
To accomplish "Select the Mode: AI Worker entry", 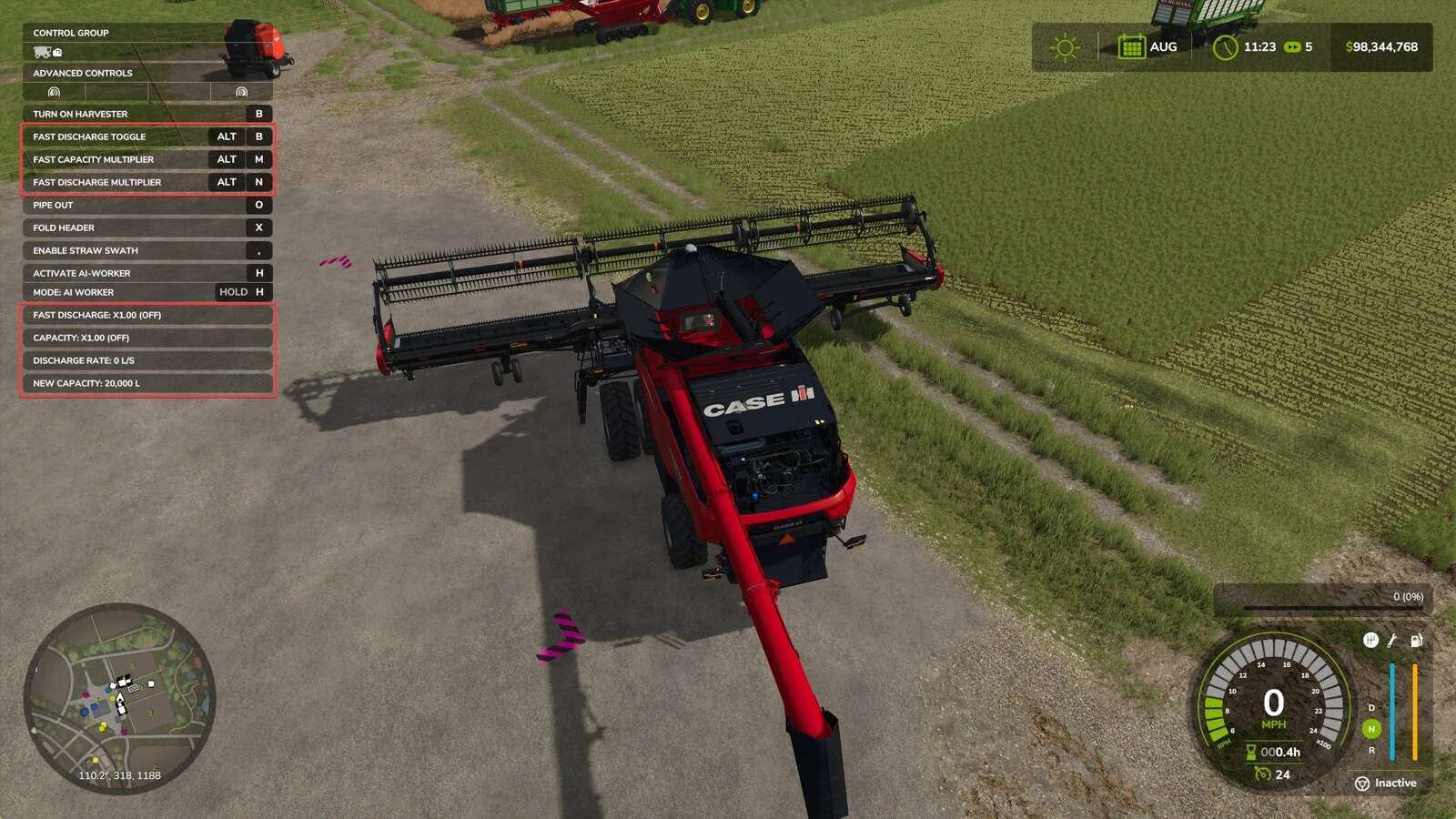I will 146,291.
